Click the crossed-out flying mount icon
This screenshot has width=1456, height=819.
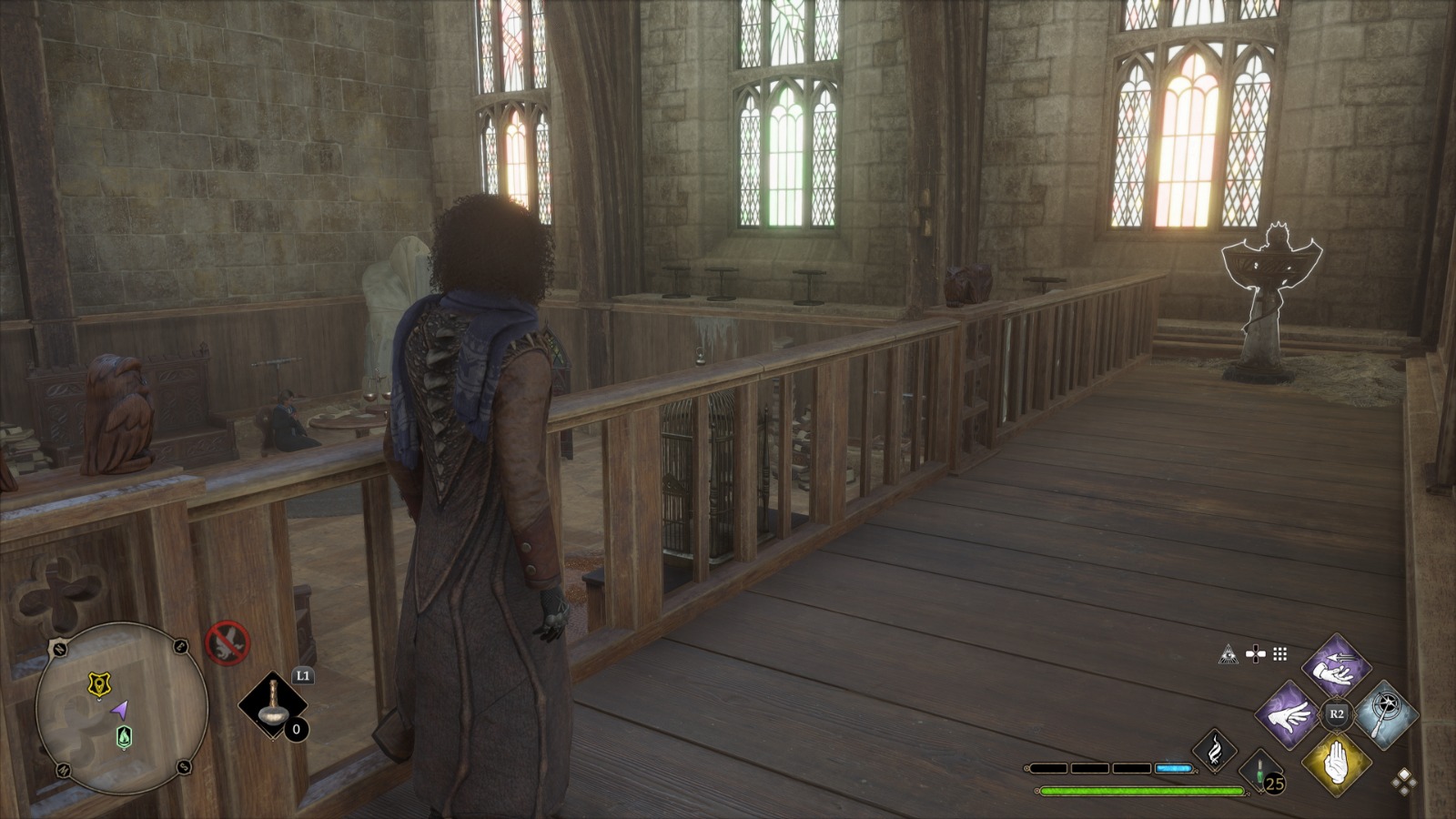tap(227, 642)
